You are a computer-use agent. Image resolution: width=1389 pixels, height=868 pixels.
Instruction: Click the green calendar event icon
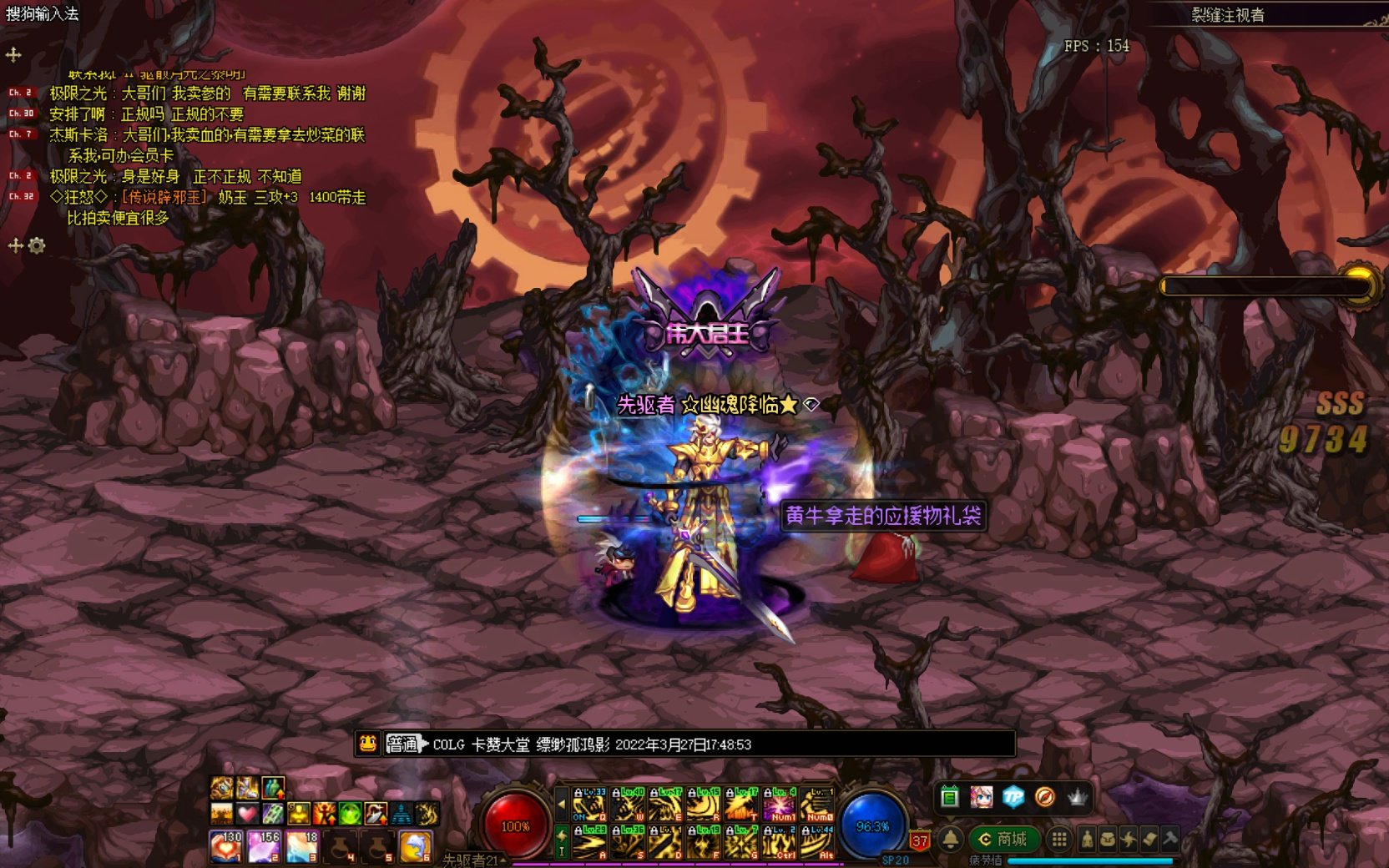point(949,797)
